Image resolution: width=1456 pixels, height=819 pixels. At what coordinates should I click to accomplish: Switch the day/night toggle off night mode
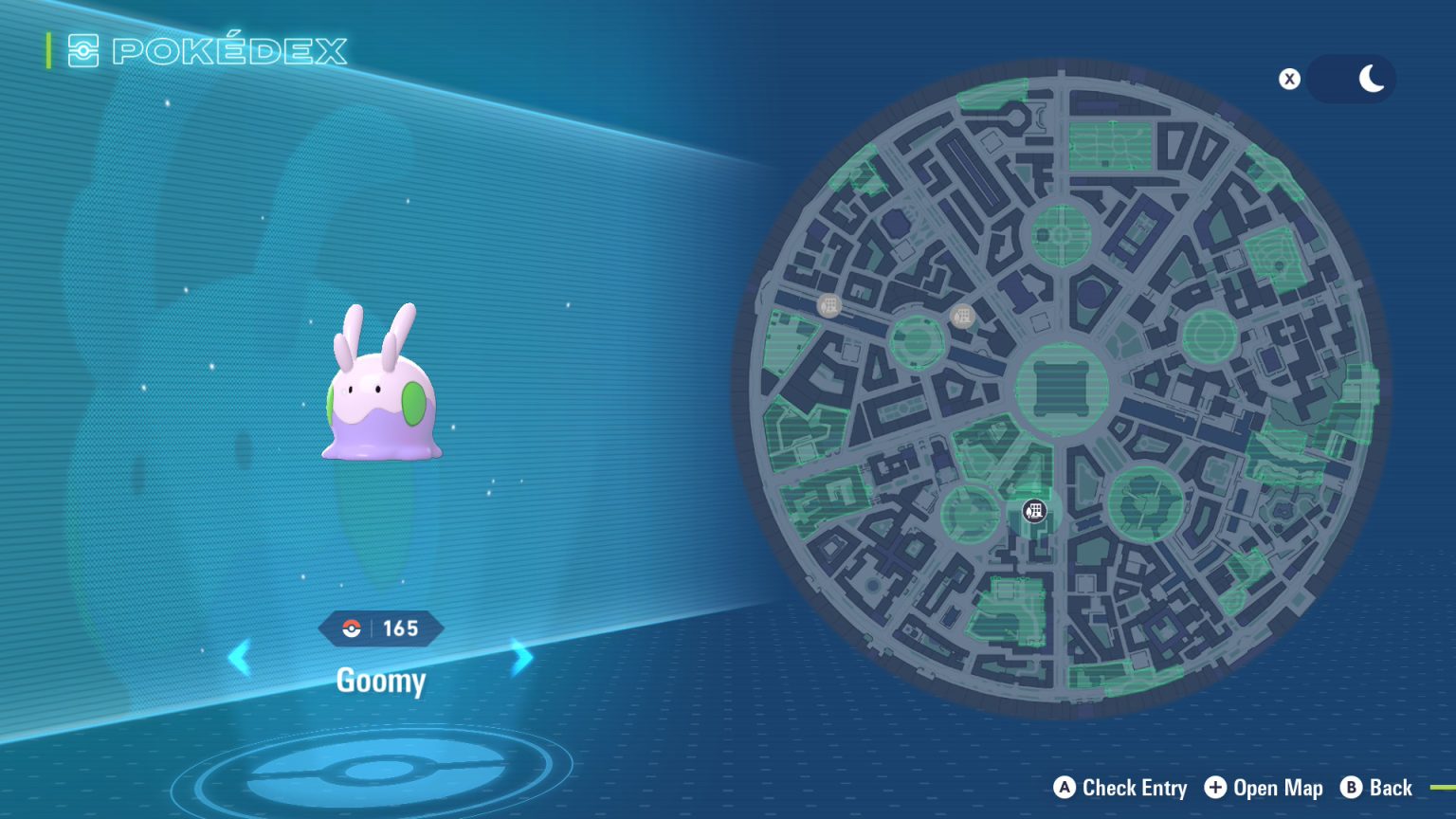(x=1350, y=79)
